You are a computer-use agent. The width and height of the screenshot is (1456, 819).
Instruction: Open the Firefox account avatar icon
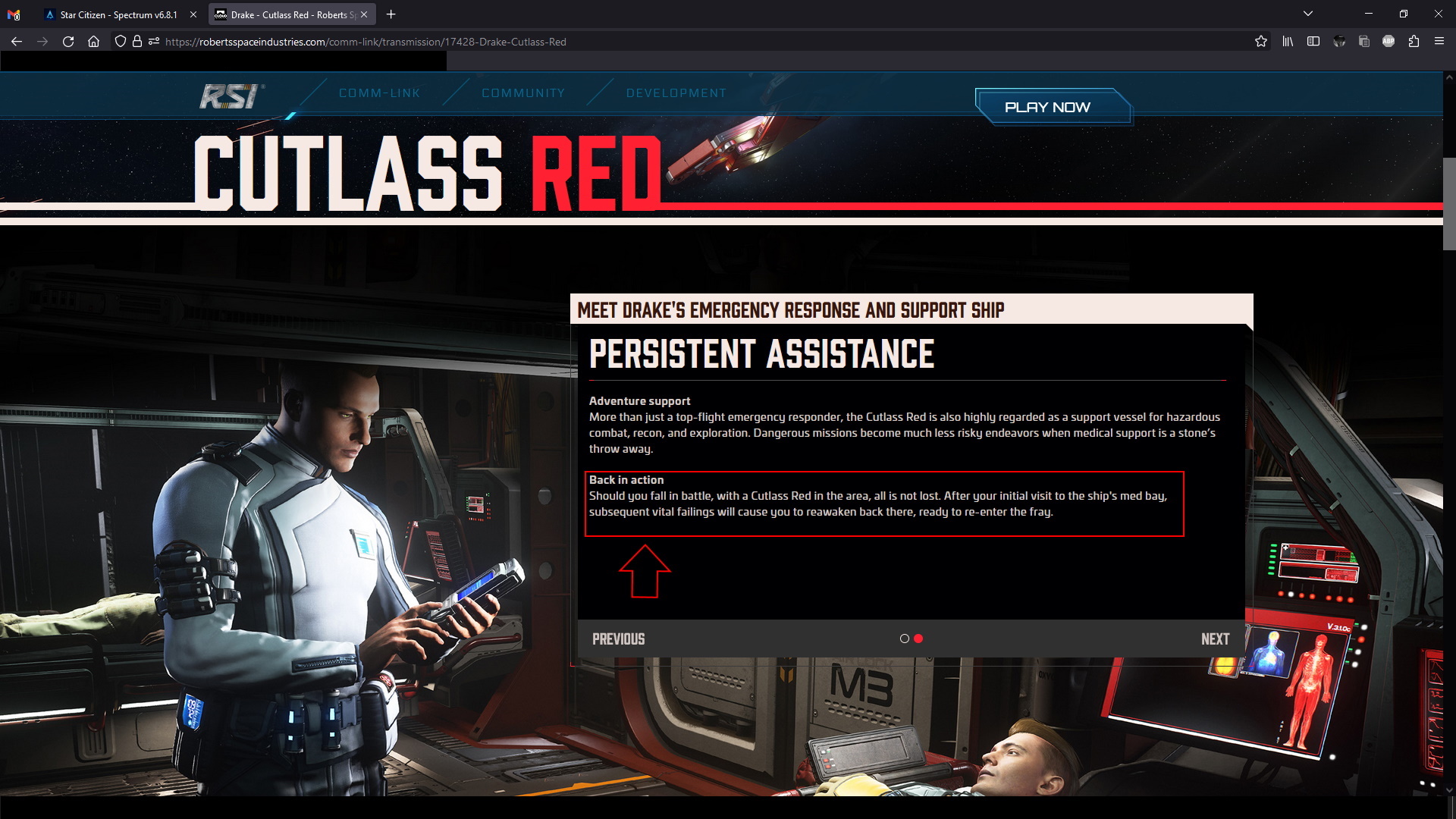[1338, 42]
